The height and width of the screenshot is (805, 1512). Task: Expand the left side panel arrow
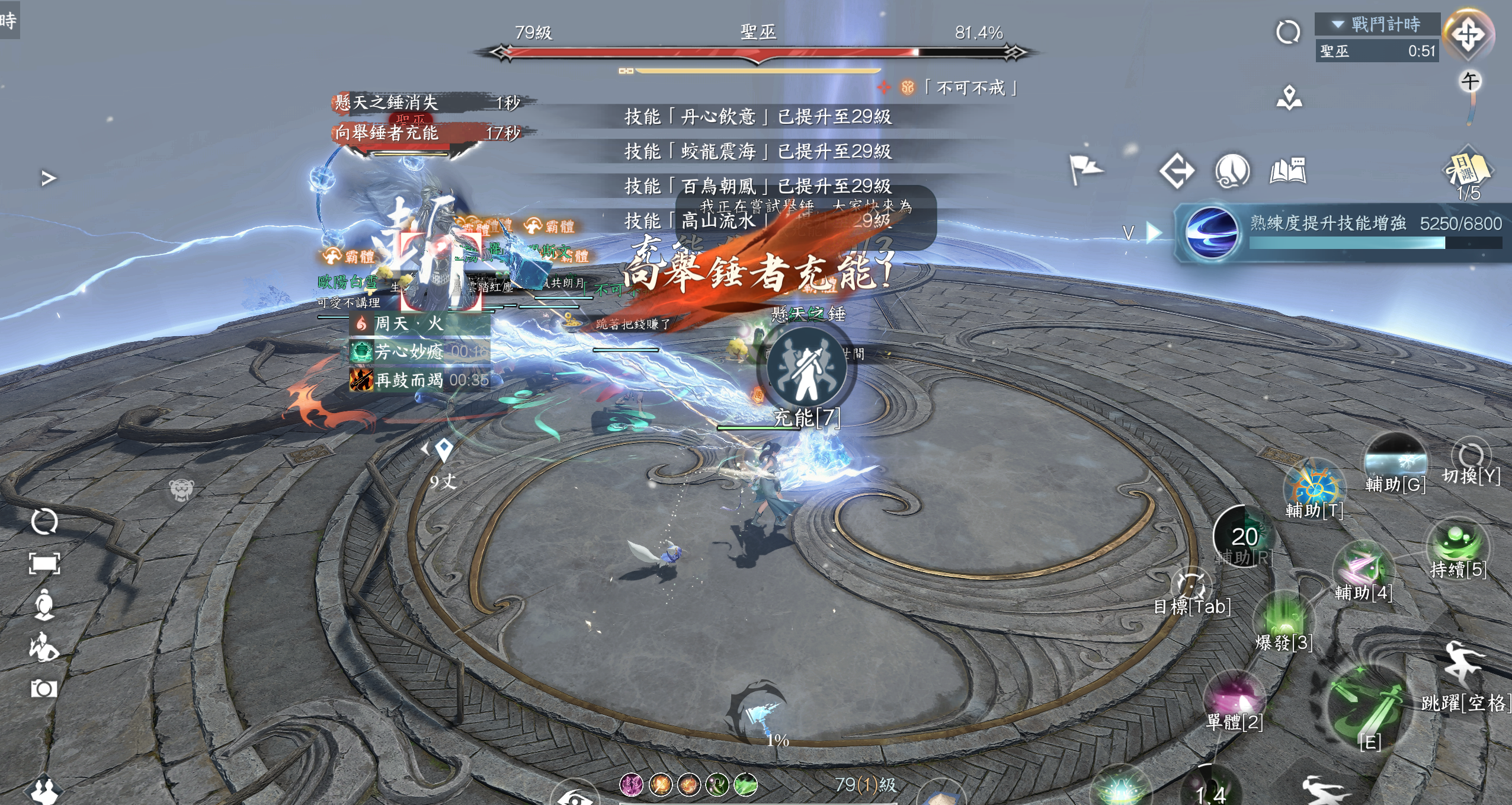click(x=49, y=178)
